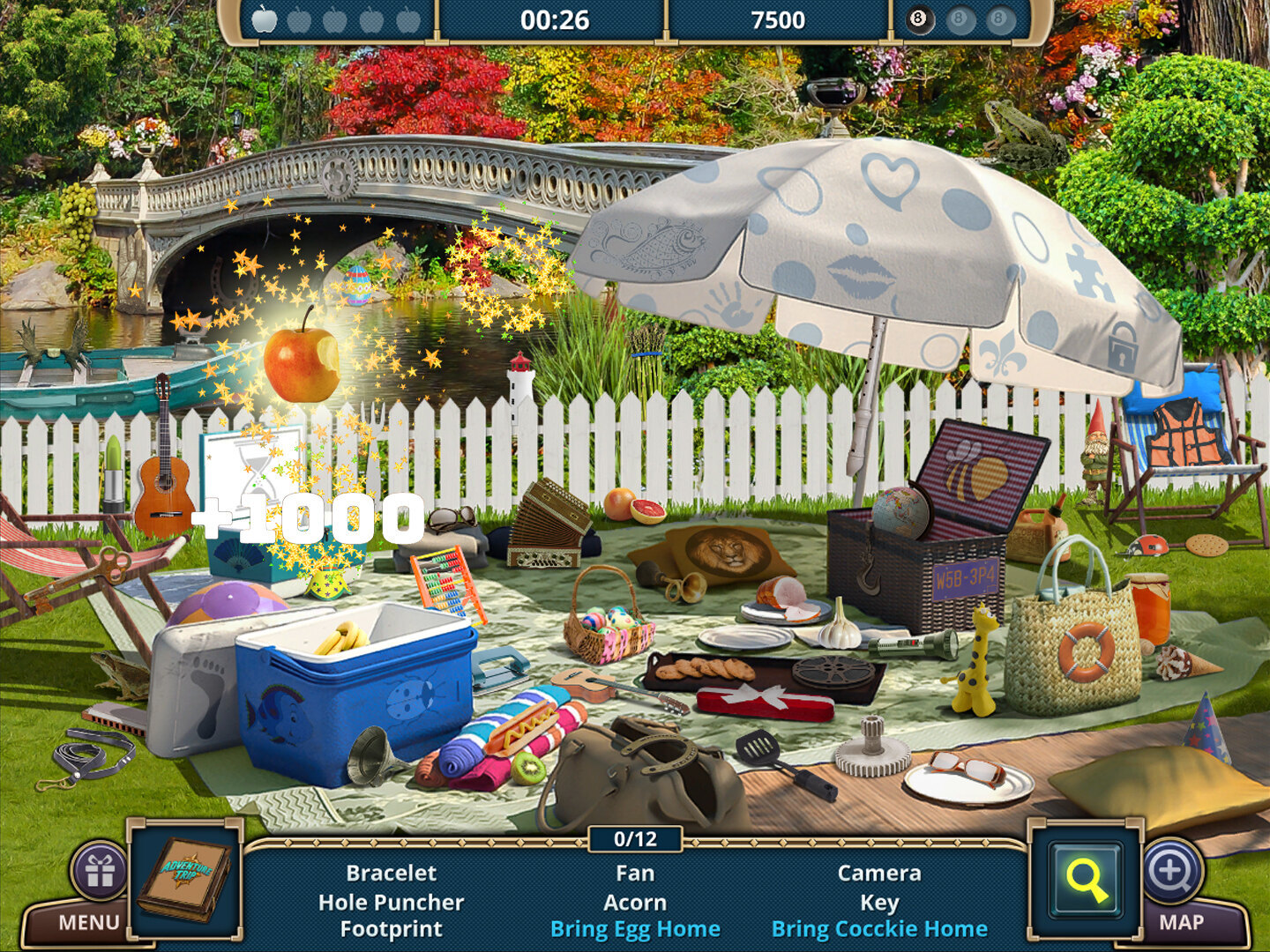The image size is (1270, 952).
Task: Open the MENU button
Action: [x=88, y=922]
